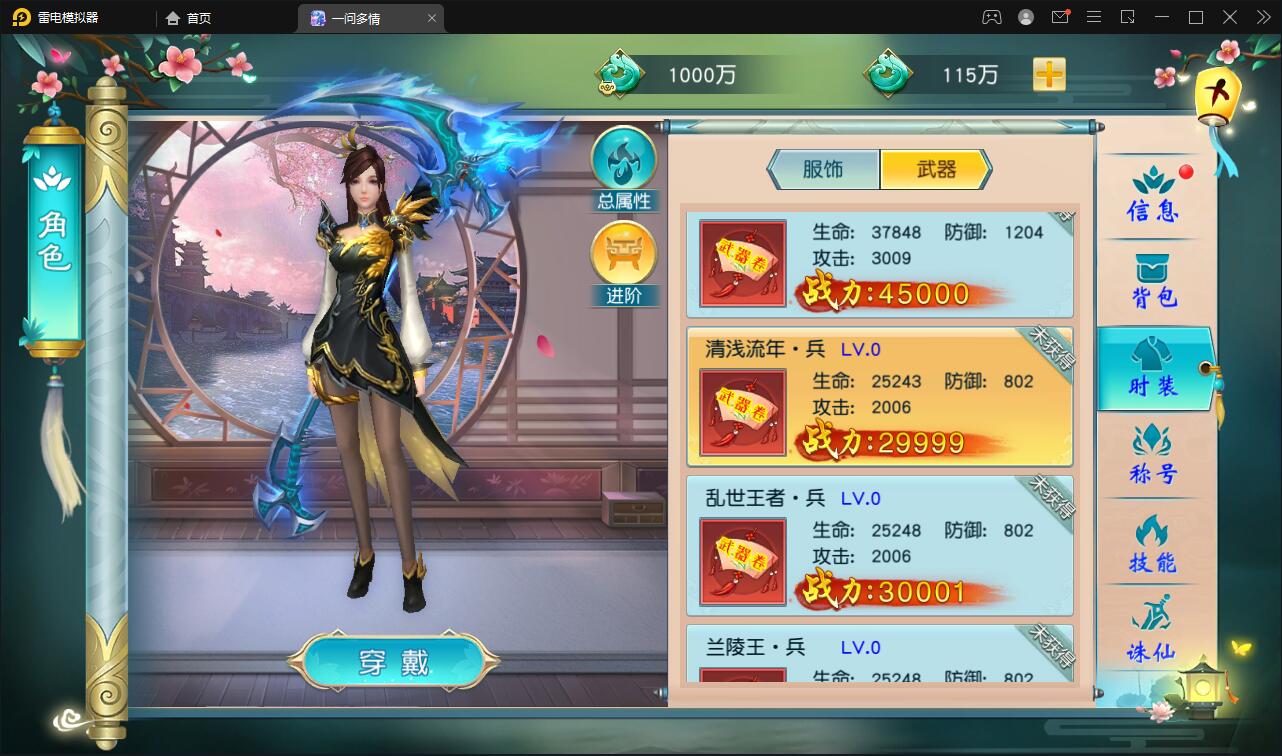
Task: Switch to the 服饰 clothing tab
Action: click(823, 170)
